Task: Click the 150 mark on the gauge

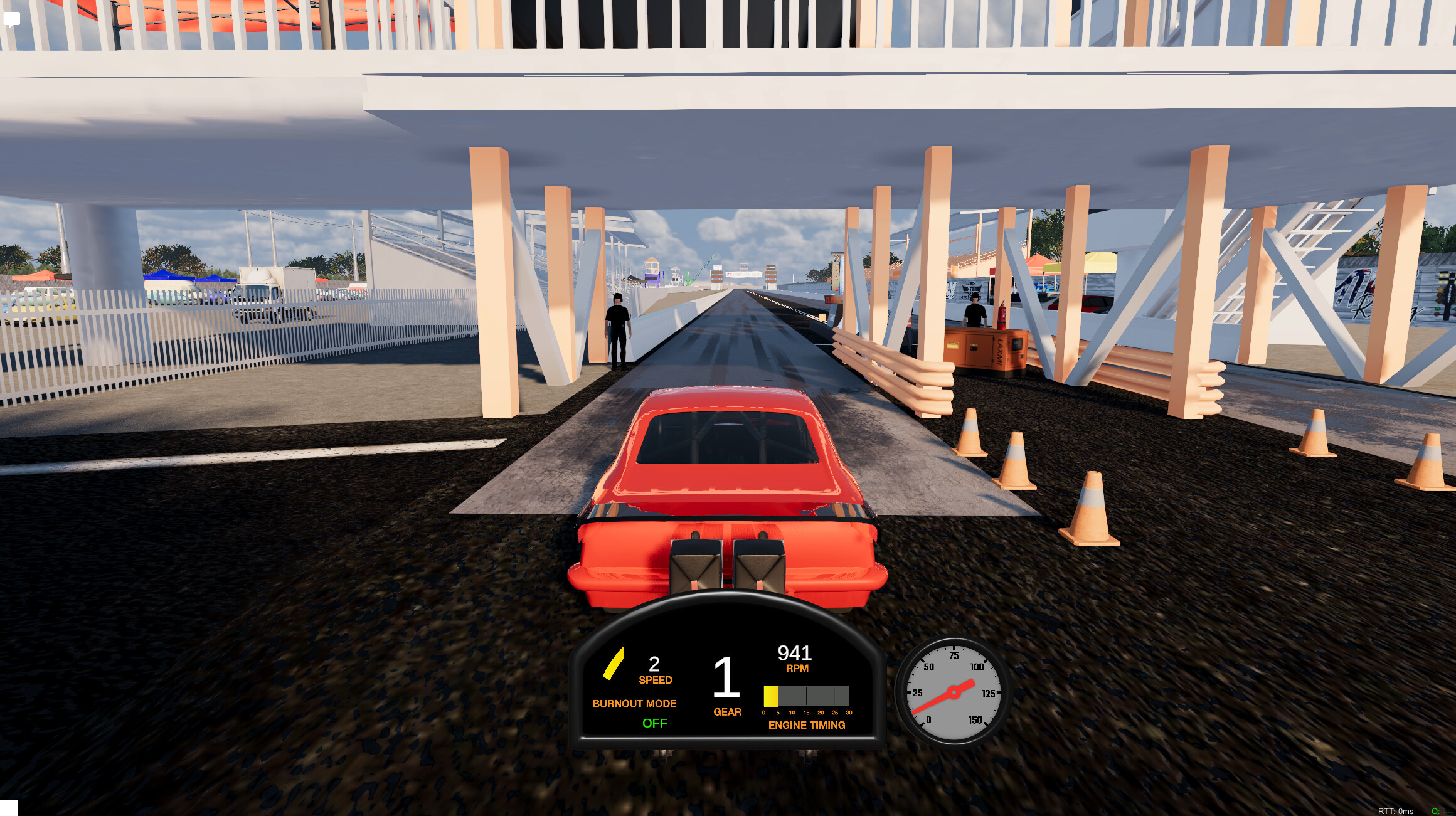Action: click(x=975, y=719)
